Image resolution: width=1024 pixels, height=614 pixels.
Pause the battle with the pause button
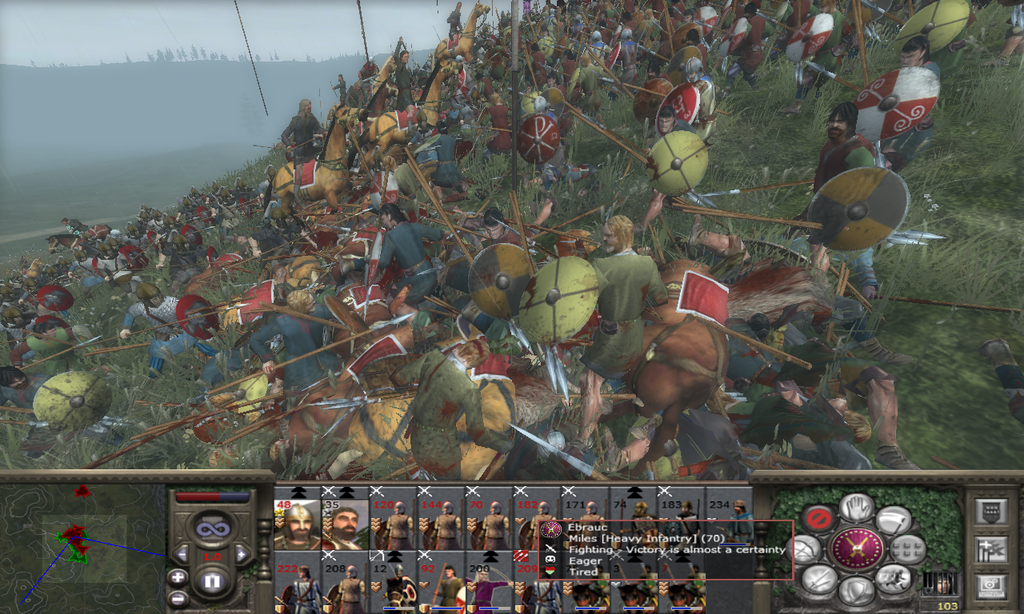tap(211, 580)
